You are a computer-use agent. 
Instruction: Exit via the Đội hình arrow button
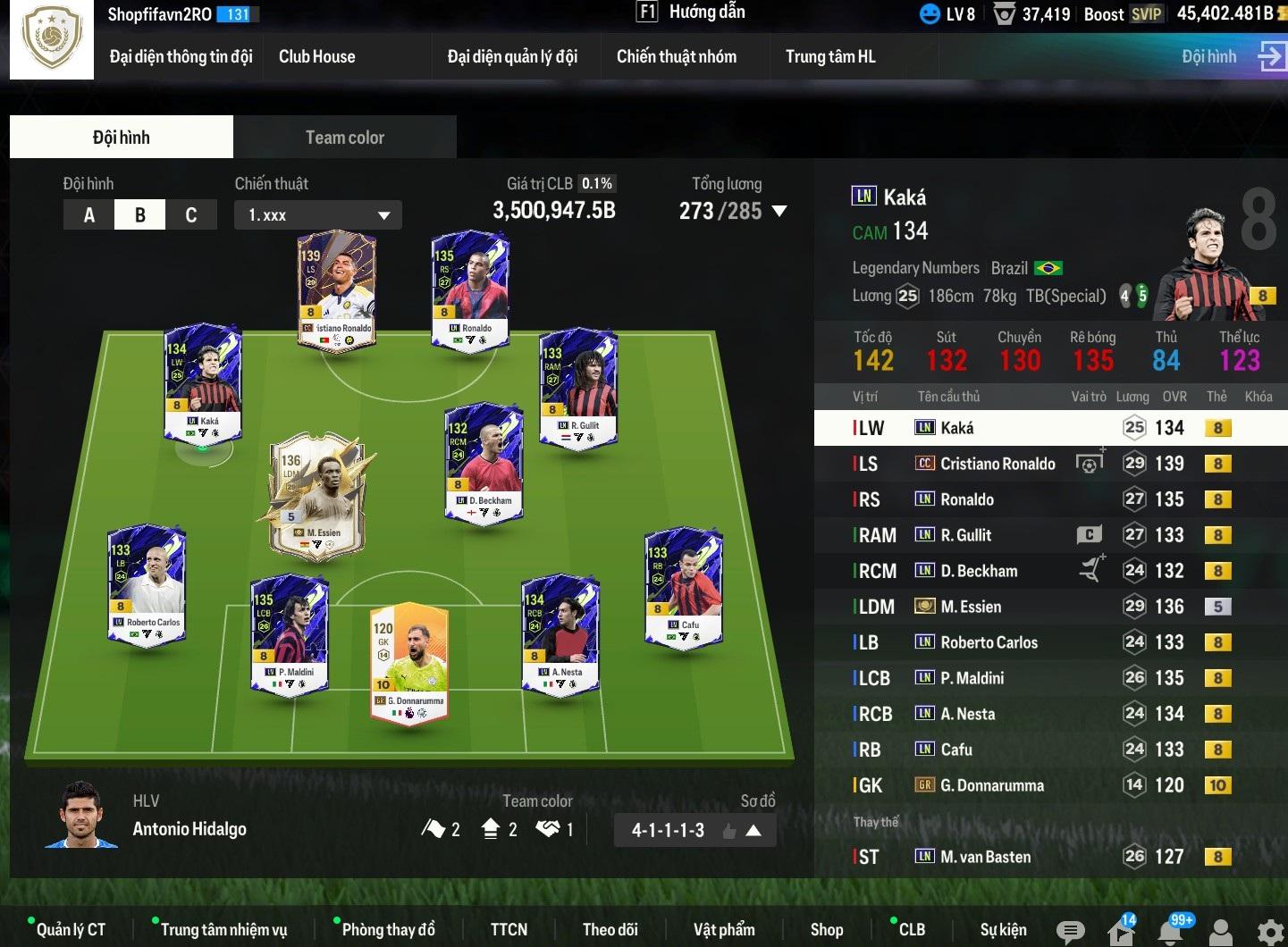click(1270, 55)
